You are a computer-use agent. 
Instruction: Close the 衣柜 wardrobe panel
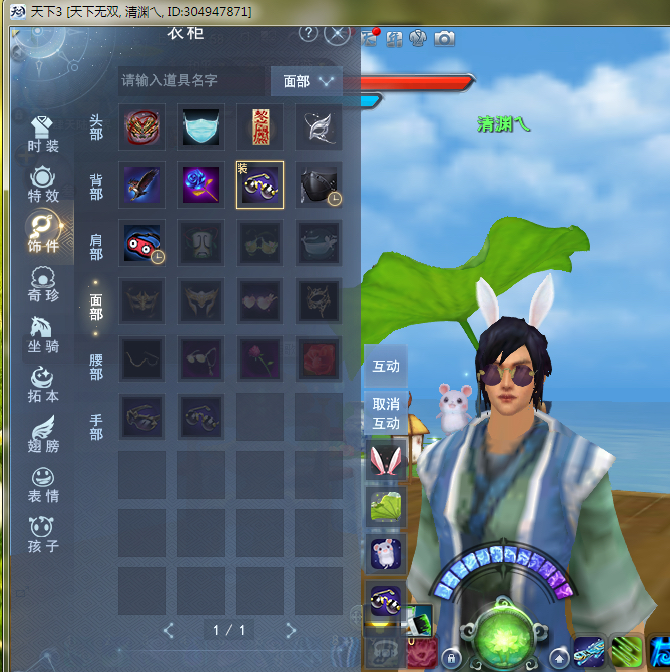pos(339,33)
